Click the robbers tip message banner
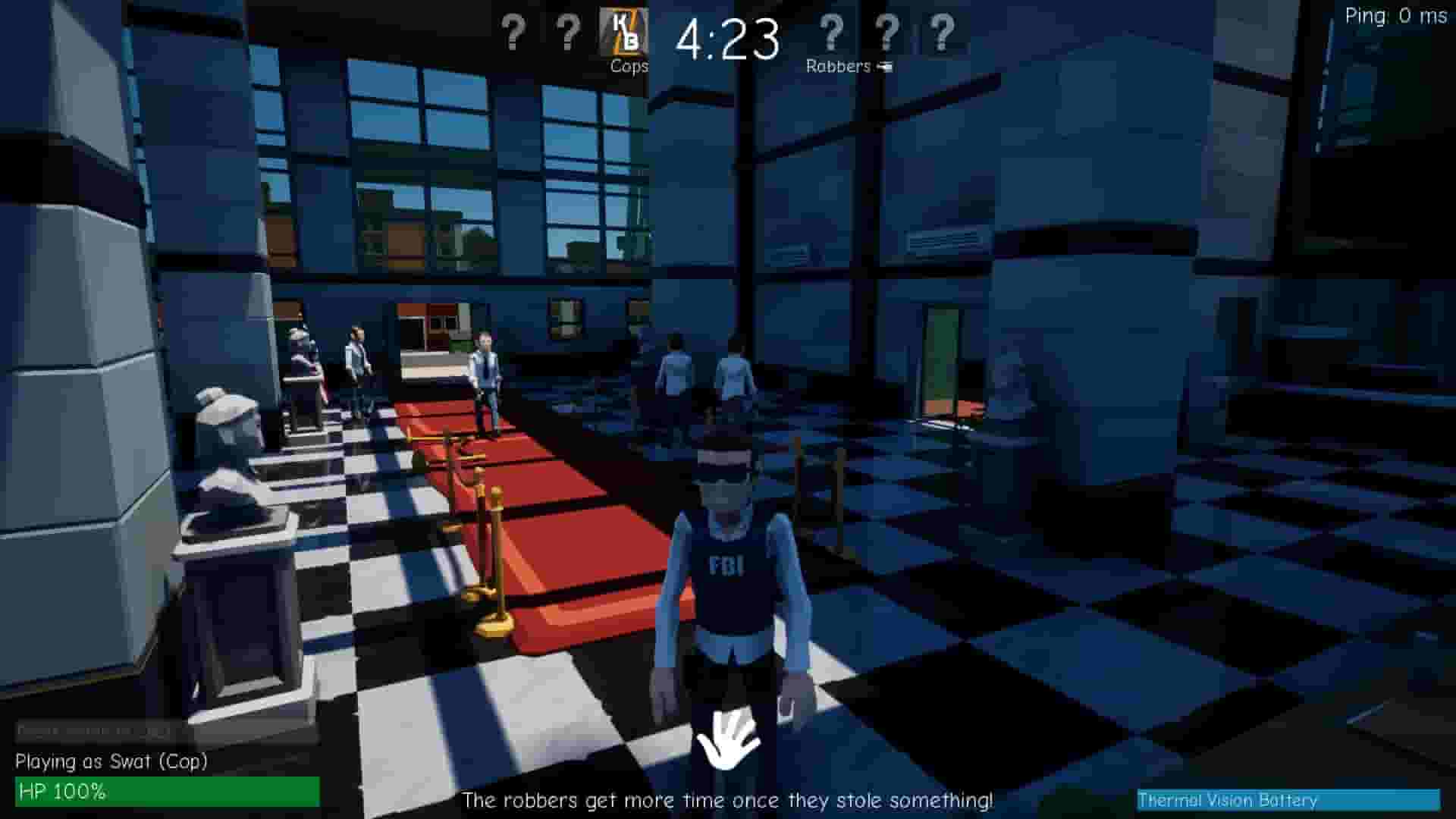 [729, 799]
